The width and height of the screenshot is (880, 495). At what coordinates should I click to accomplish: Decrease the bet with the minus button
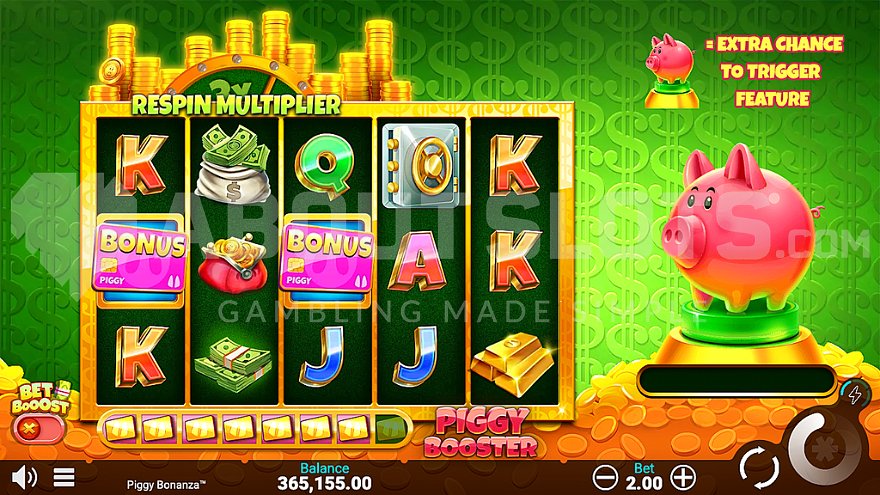click(604, 476)
